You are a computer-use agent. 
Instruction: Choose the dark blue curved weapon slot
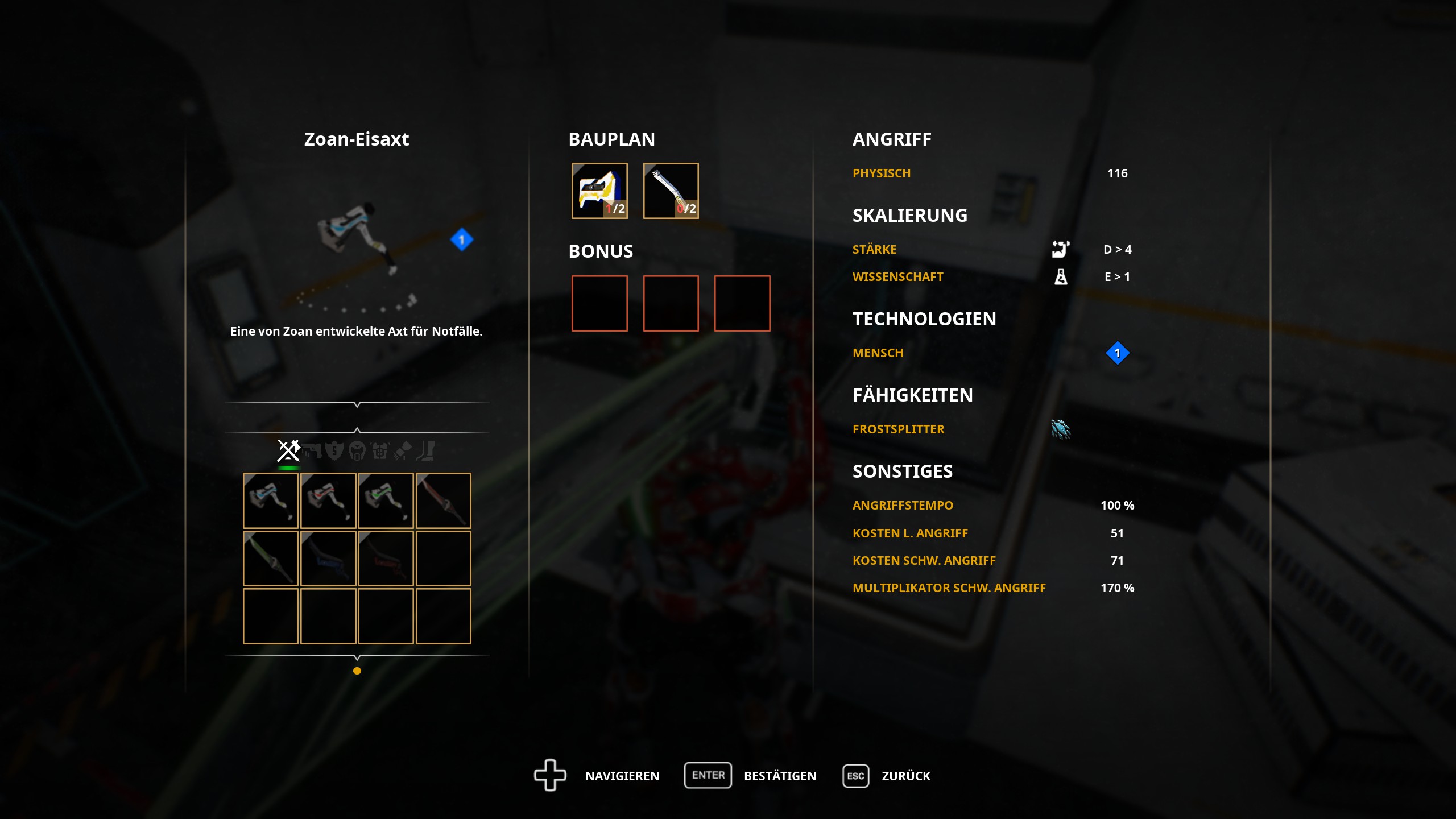coord(328,559)
